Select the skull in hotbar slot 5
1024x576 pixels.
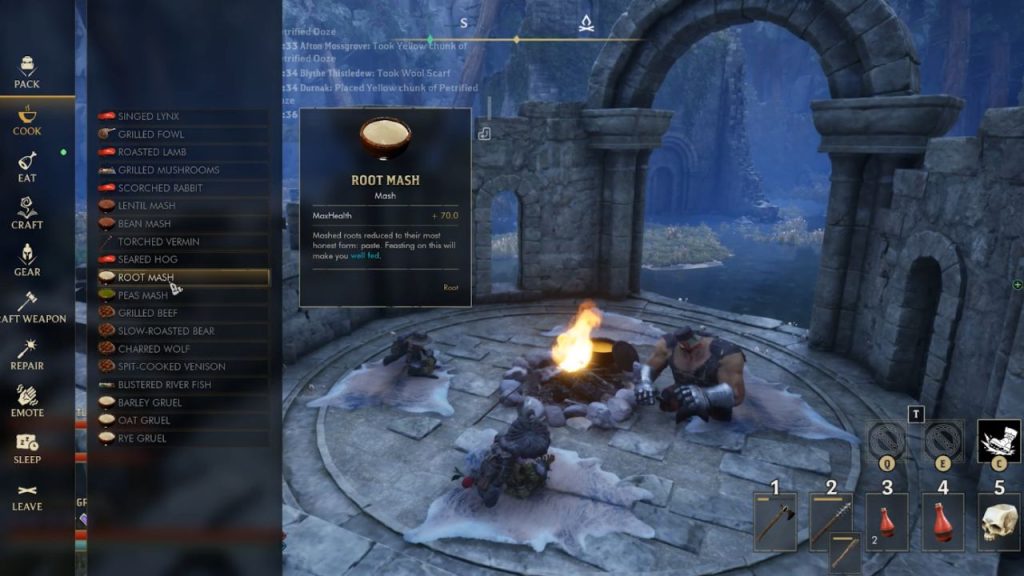pyautogui.click(x=999, y=522)
